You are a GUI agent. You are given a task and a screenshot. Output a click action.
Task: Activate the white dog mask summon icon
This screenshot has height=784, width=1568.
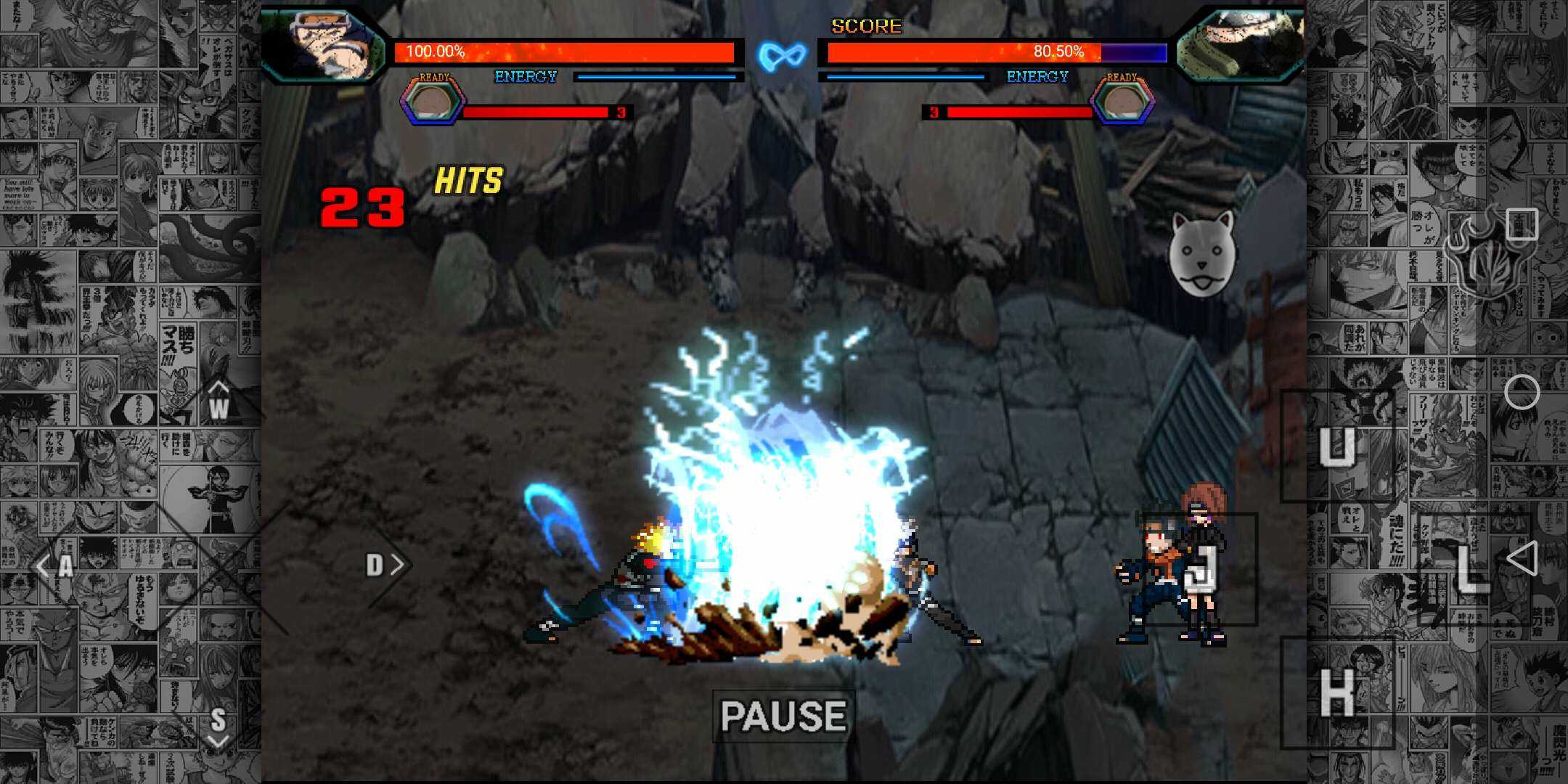(1201, 254)
